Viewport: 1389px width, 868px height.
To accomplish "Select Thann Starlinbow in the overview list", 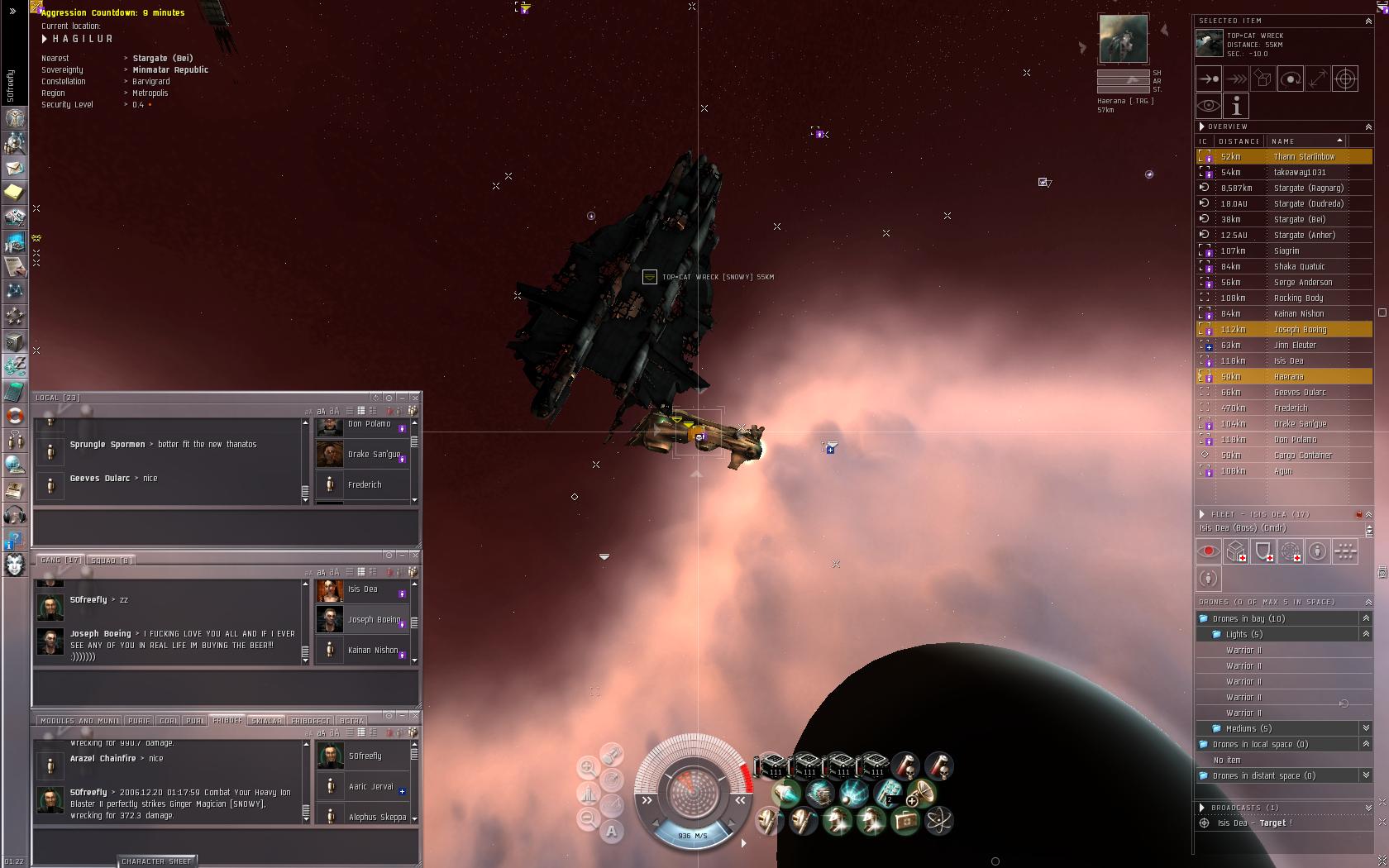I will point(1304,156).
